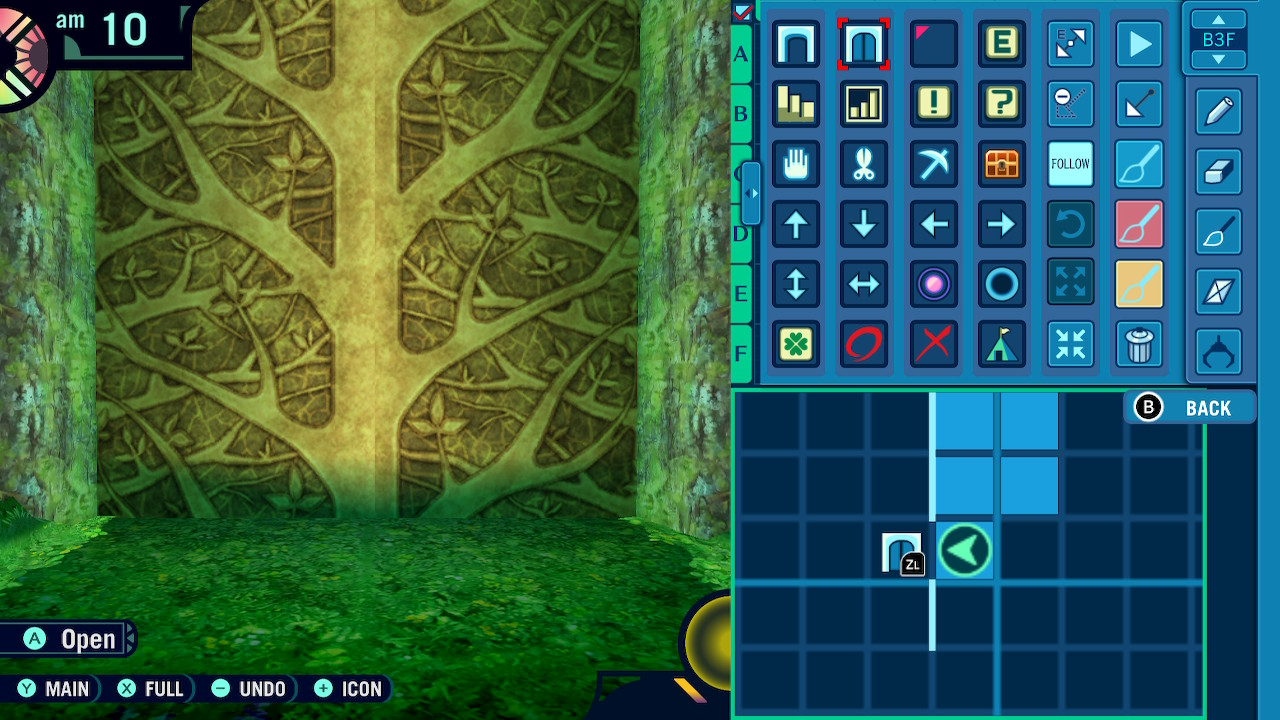Viewport: 1280px width, 720px height.
Task: Choose the eraser tool
Action: (1219, 172)
